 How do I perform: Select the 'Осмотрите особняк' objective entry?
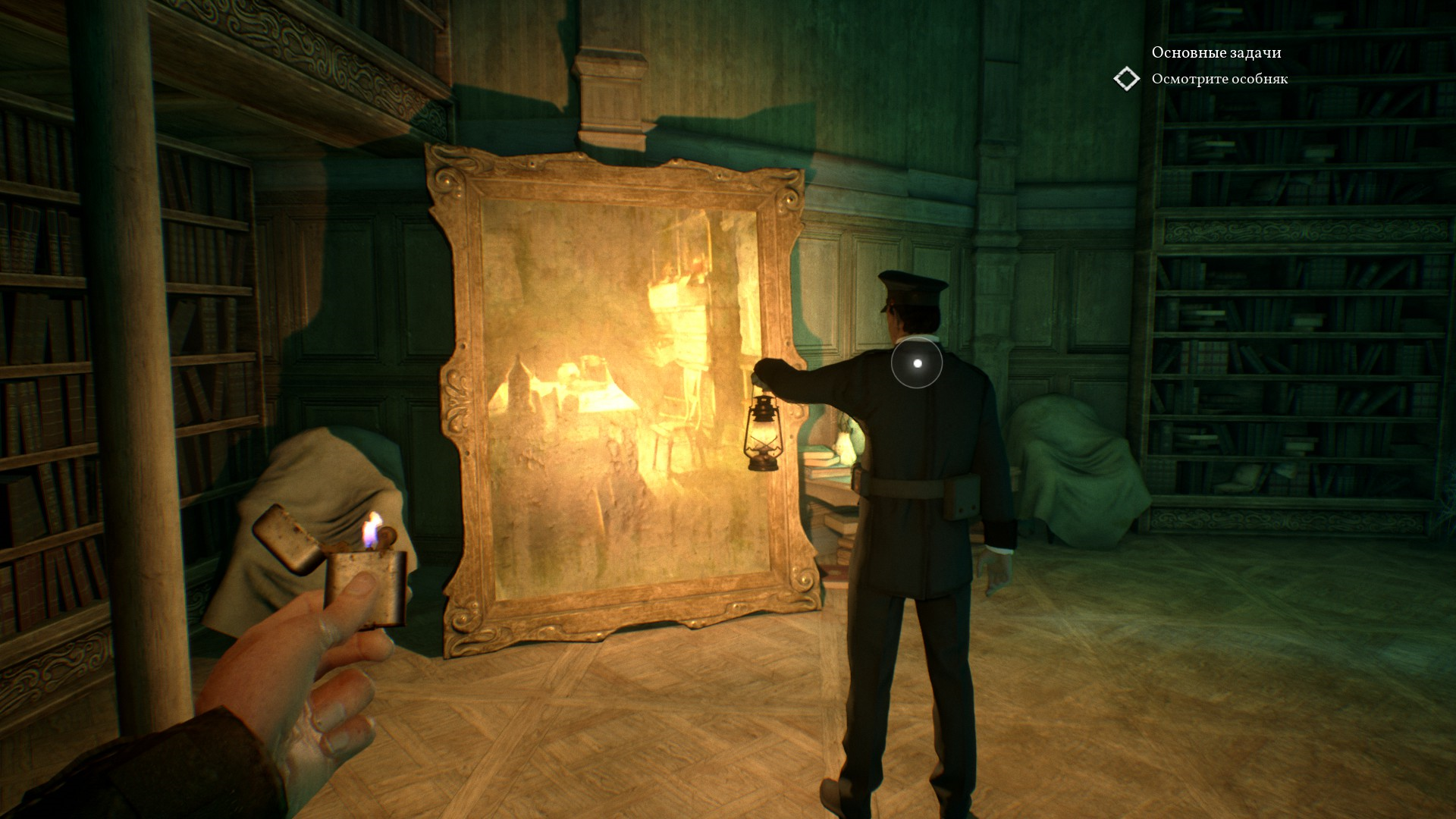[x=1219, y=79]
